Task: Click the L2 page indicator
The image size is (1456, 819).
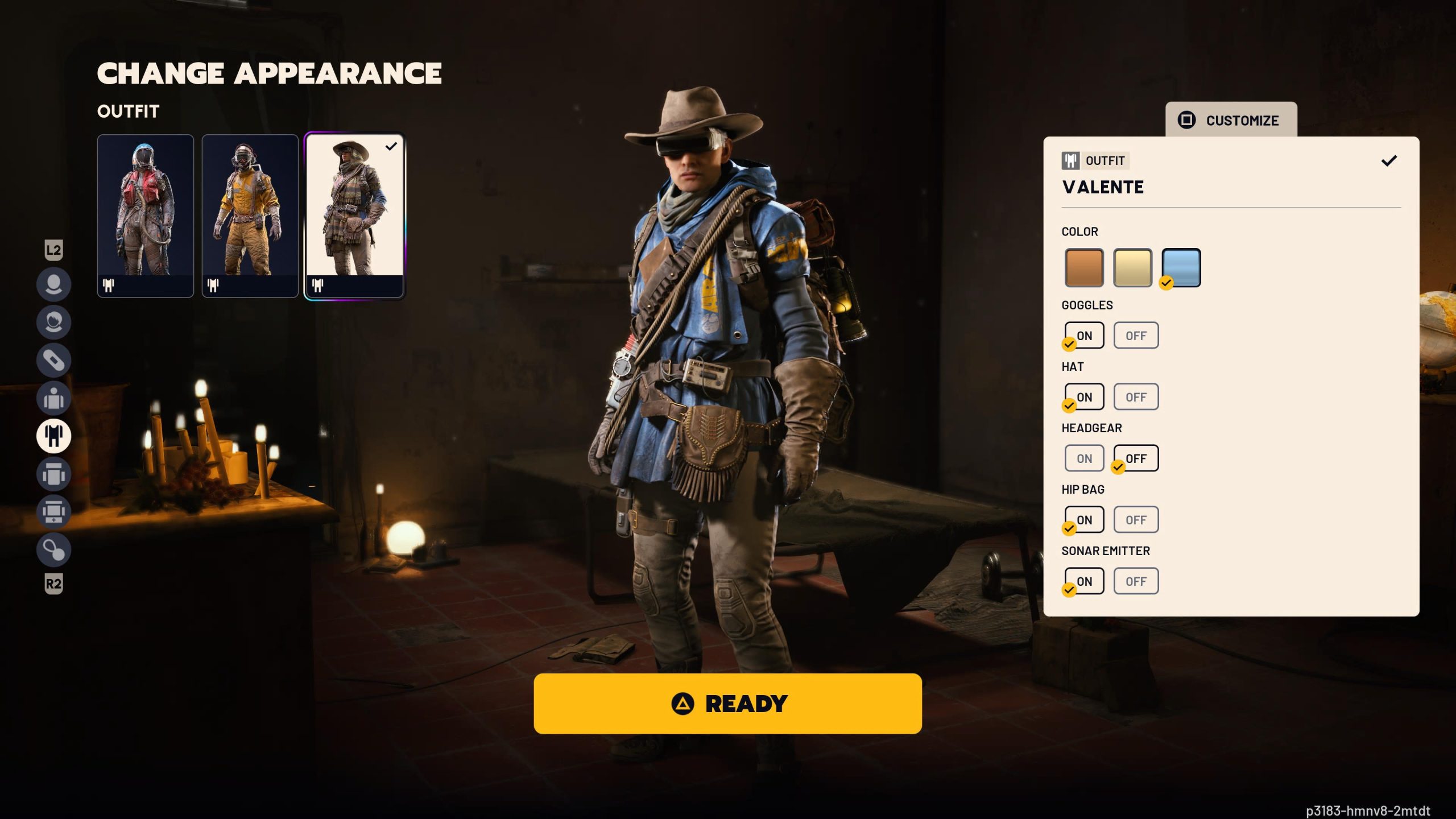Action: (x=54, y=249)
